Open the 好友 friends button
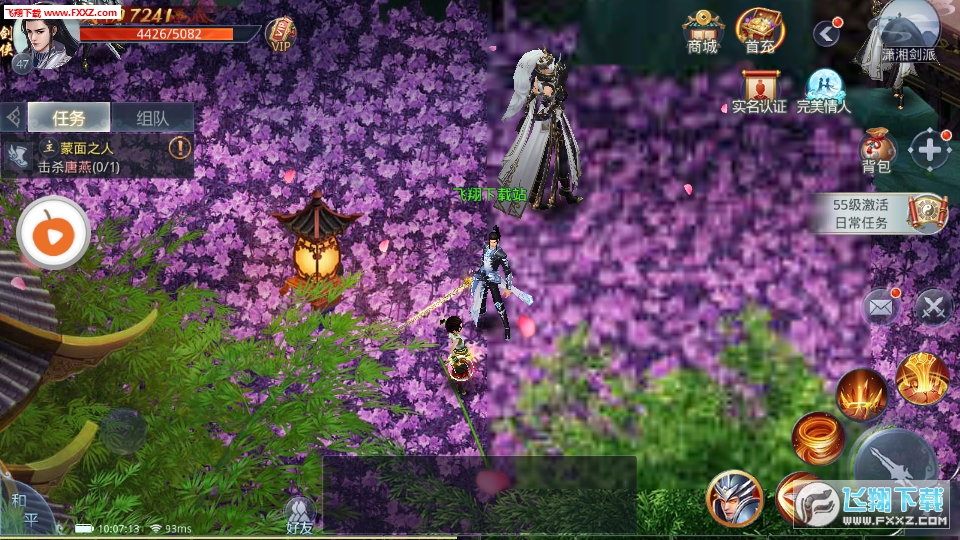 pos(299,513)
